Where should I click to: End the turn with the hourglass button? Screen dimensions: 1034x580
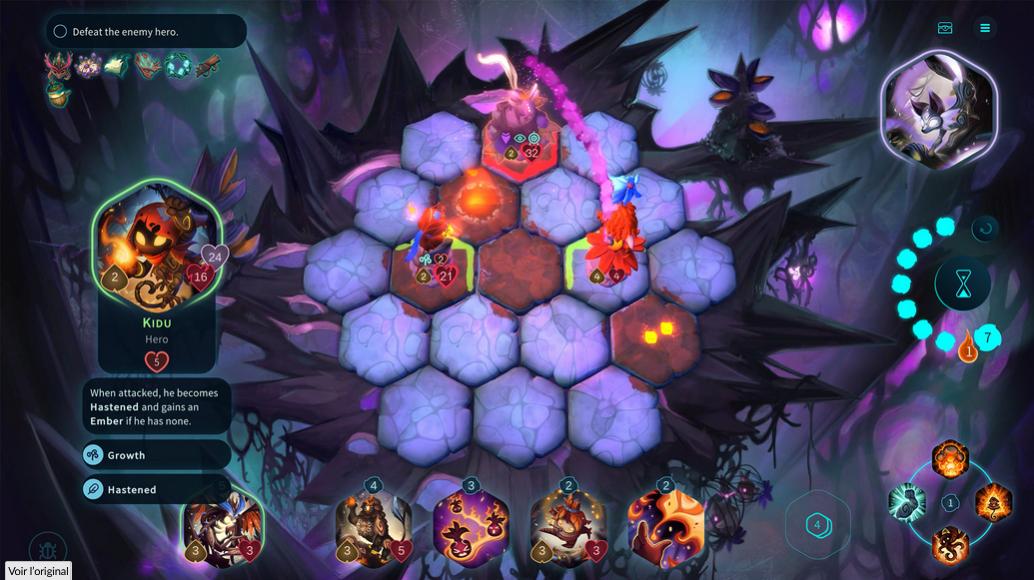click(x=962, y=285)
